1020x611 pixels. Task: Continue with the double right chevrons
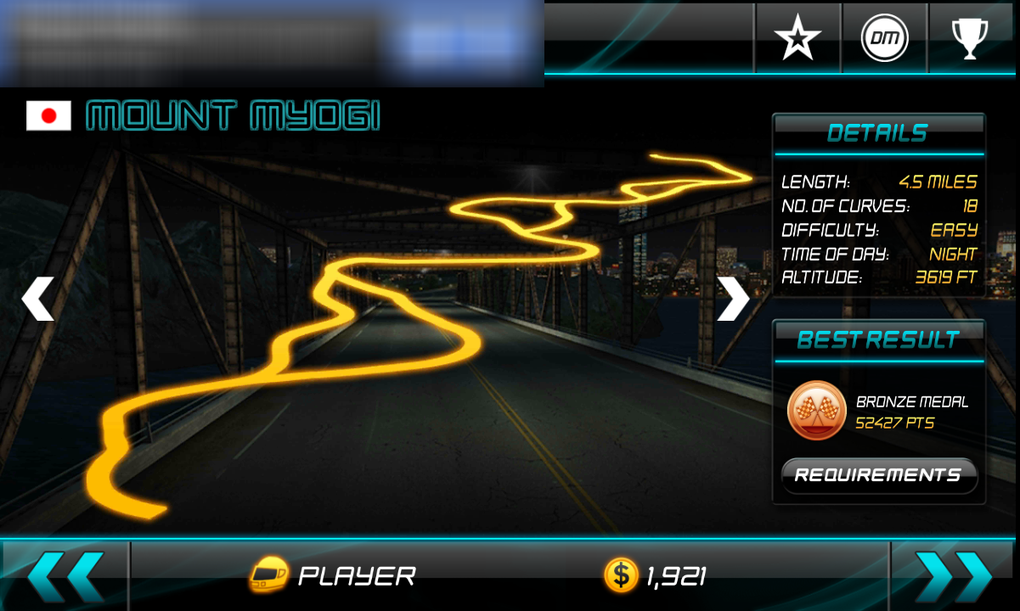point(953,576)
